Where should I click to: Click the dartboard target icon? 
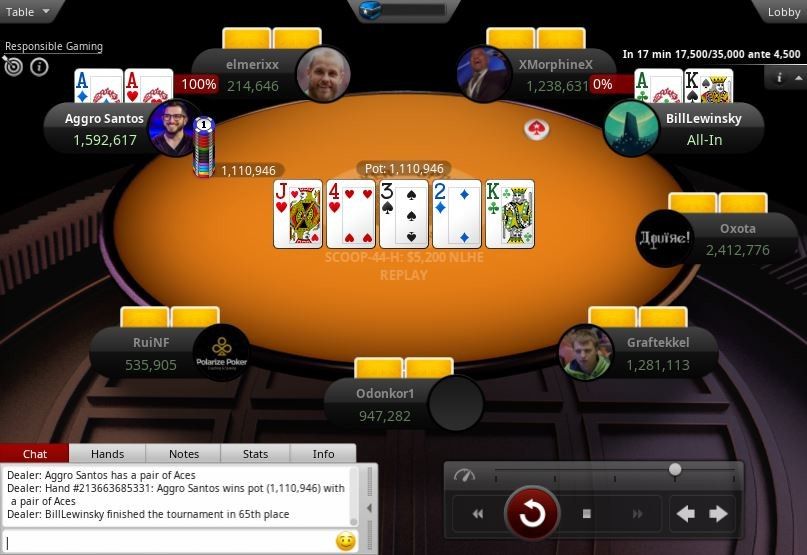13,67
